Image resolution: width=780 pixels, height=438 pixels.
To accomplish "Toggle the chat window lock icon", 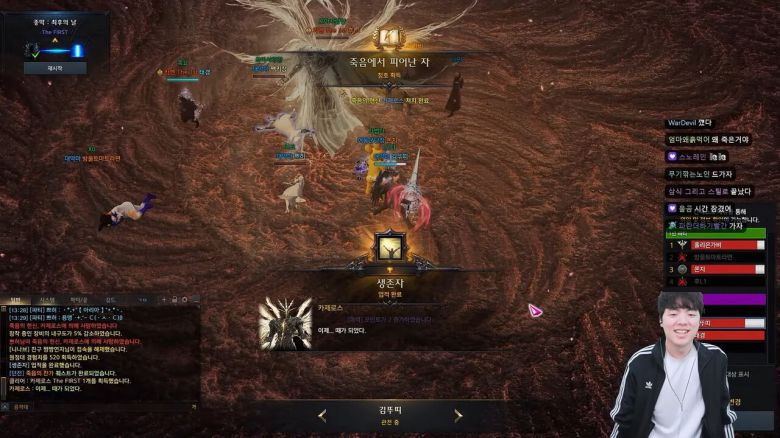I will coord(173,299).
